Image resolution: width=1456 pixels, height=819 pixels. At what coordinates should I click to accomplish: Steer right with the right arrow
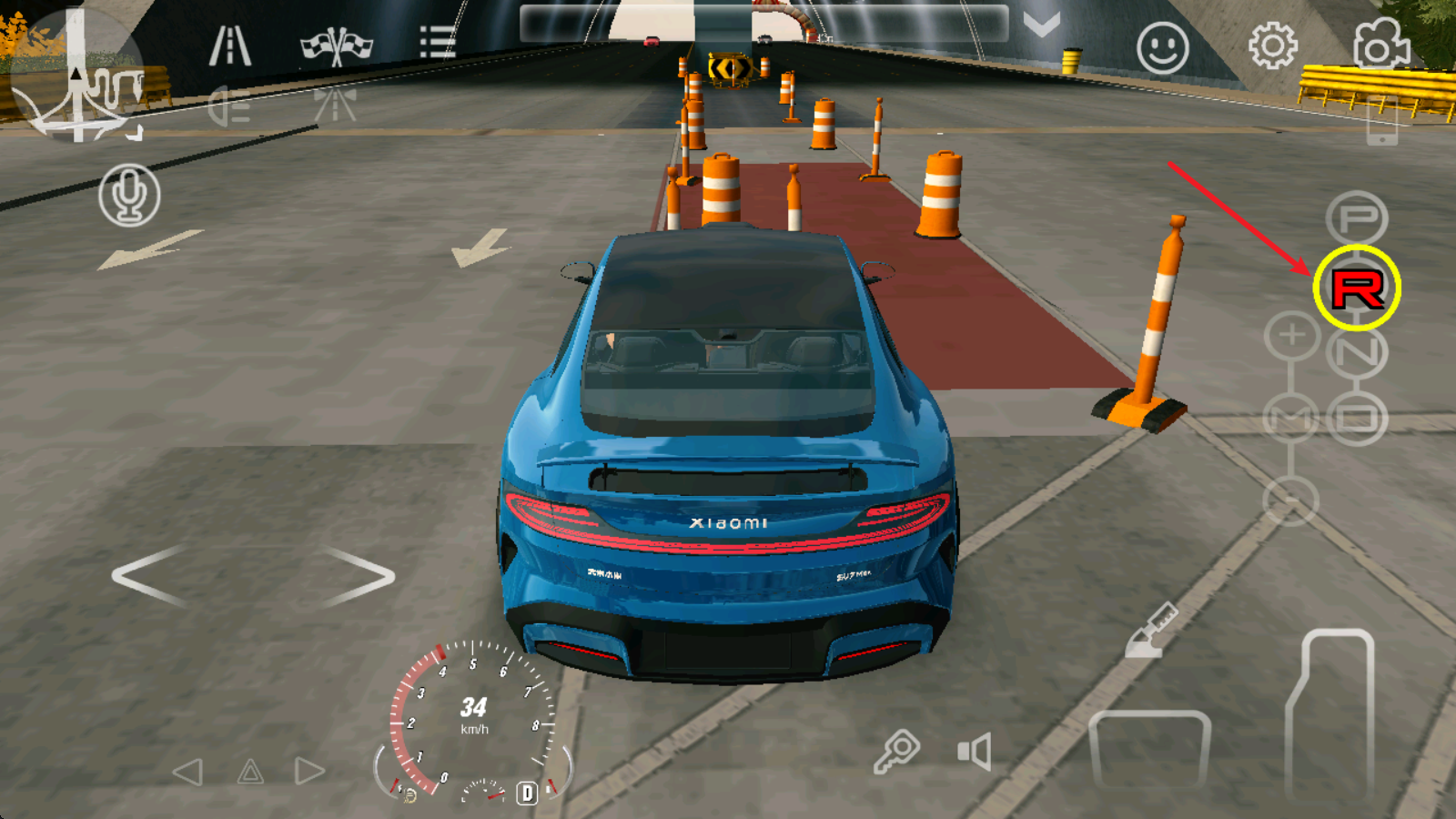point(359,576)
